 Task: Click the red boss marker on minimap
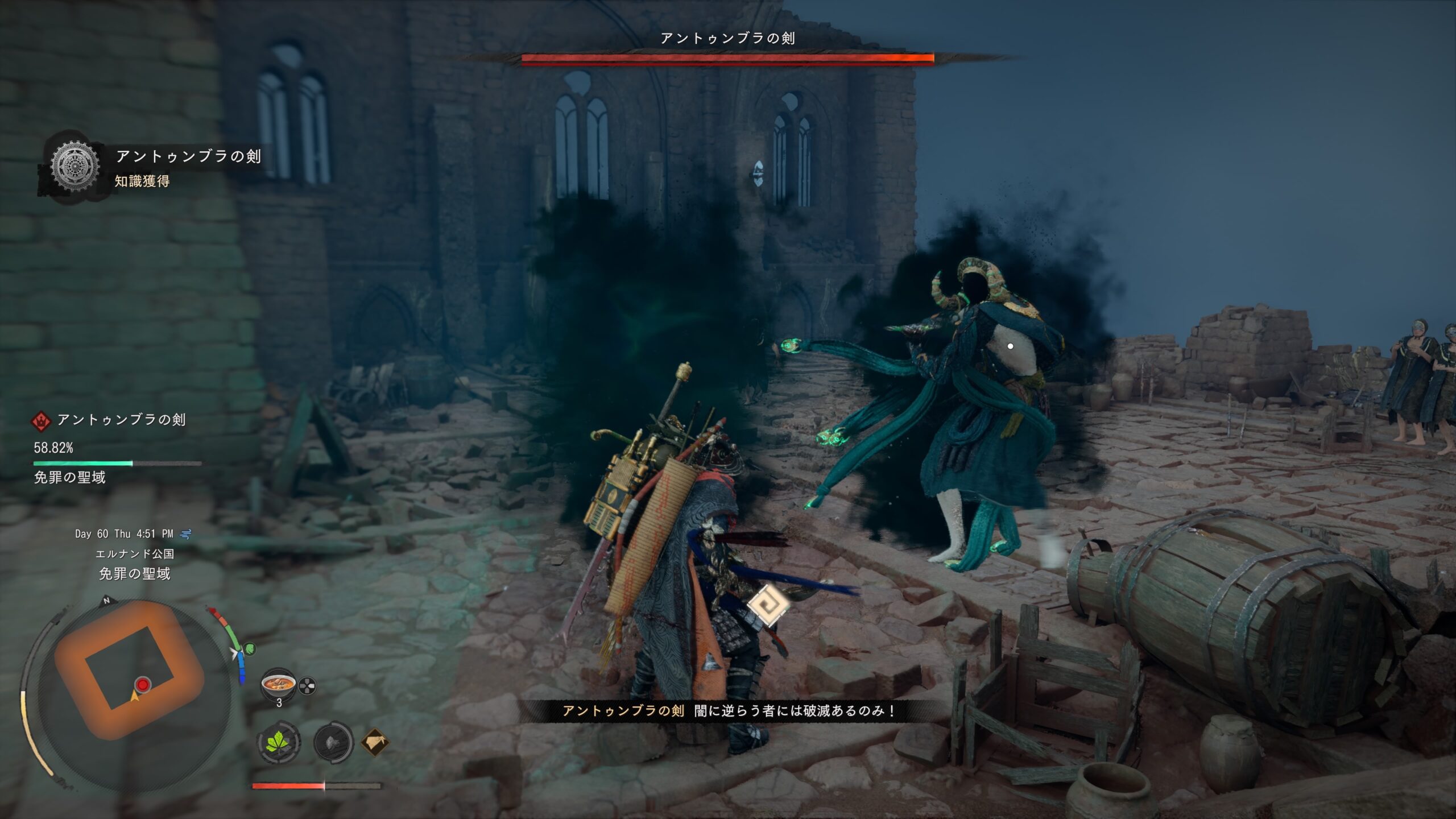point(143,684)
